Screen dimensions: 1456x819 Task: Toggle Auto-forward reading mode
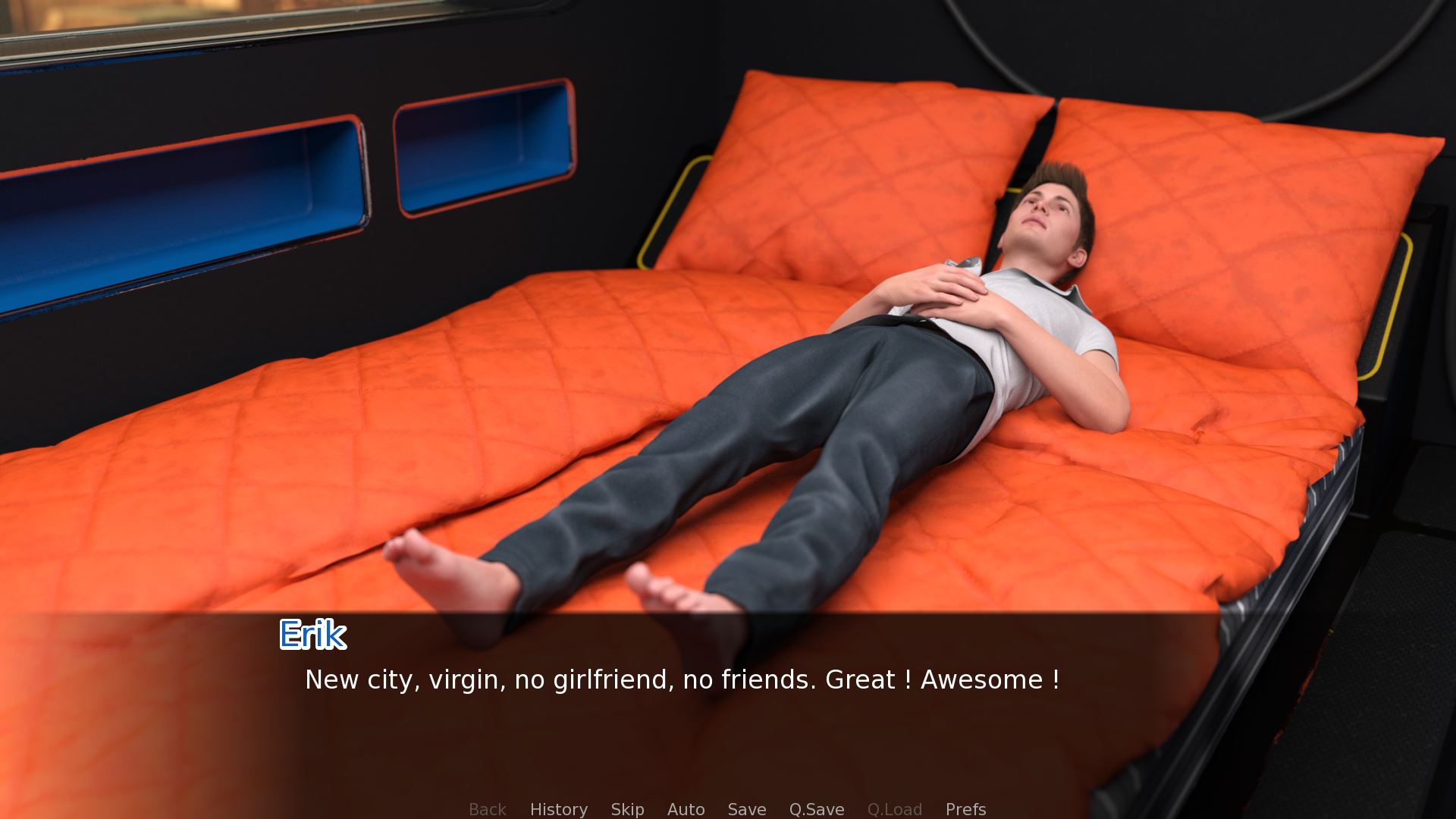pos(686,809)
